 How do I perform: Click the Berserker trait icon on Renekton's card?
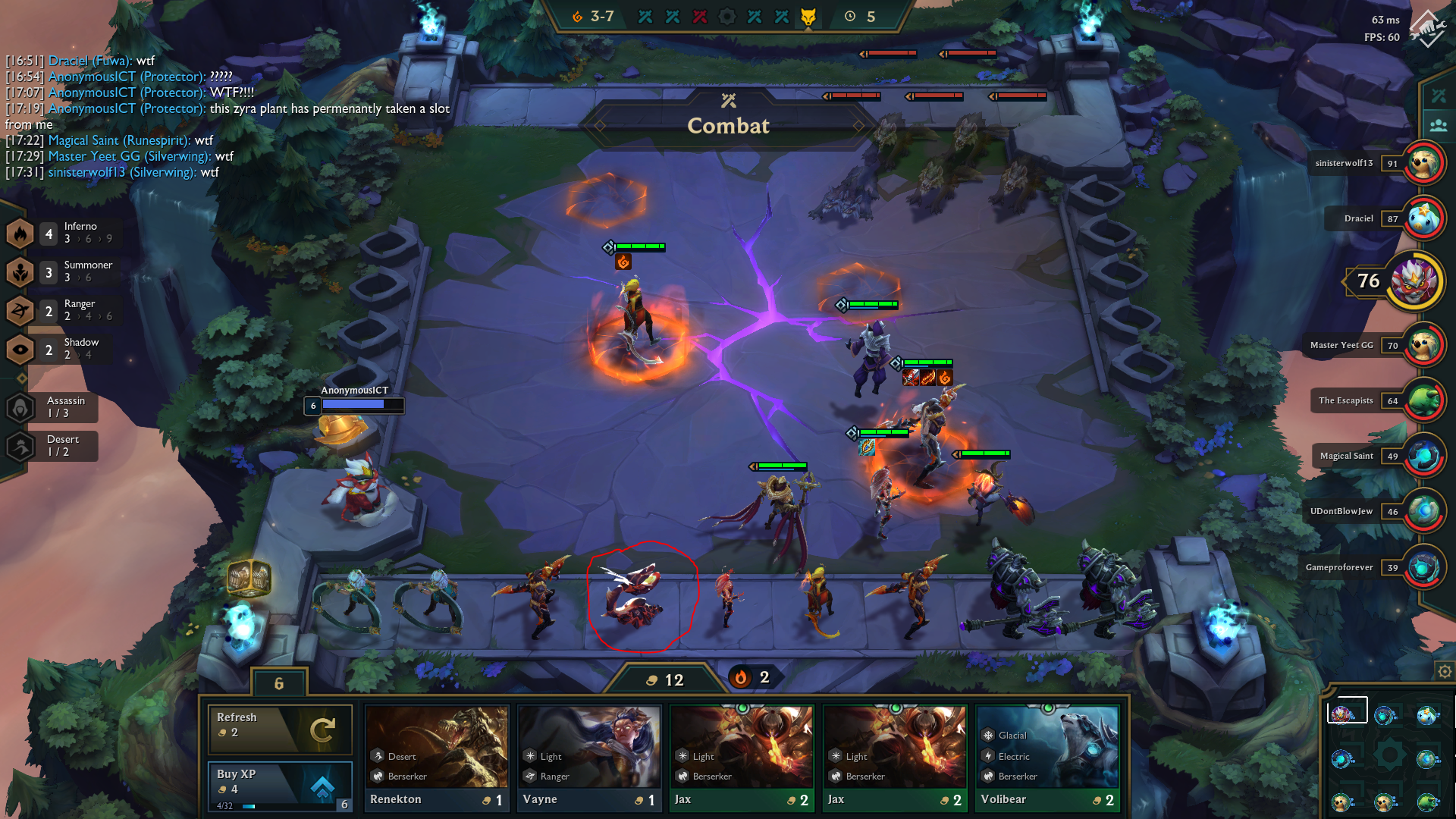coord(376,776)
